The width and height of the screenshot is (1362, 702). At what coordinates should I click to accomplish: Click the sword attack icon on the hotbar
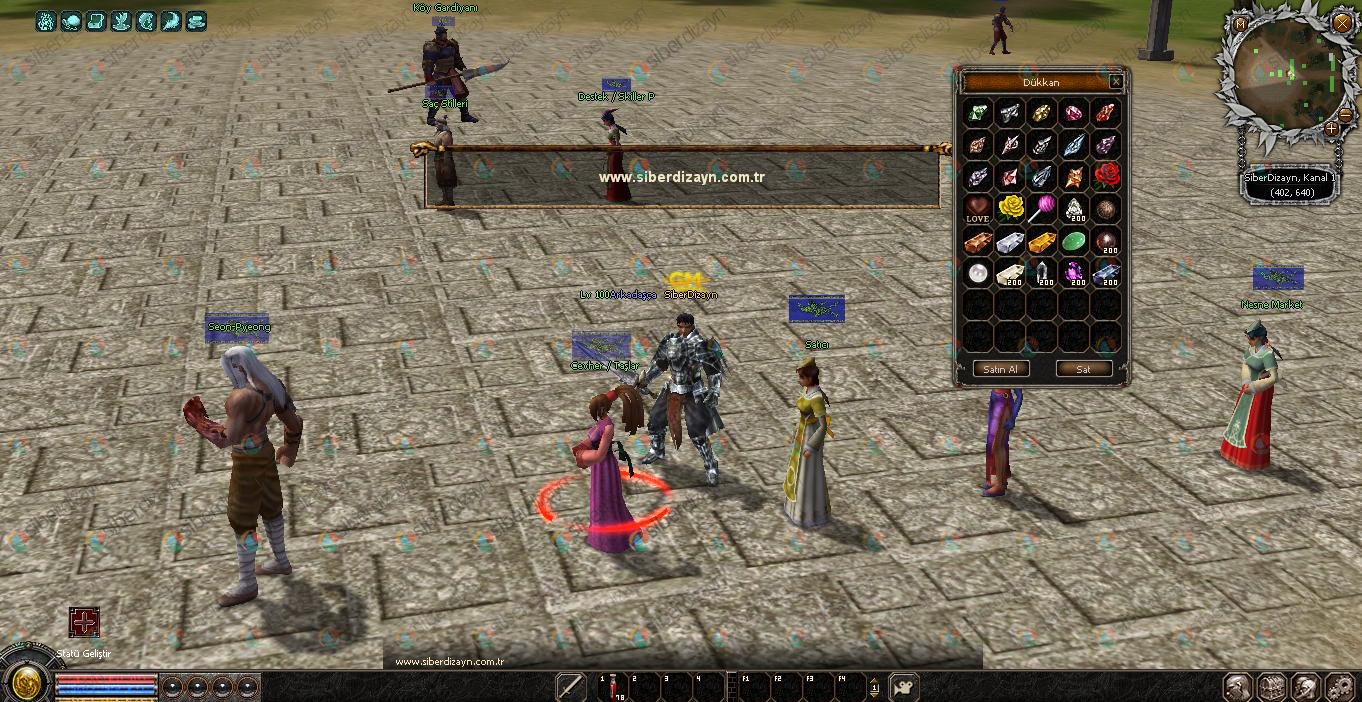[571, 687]
